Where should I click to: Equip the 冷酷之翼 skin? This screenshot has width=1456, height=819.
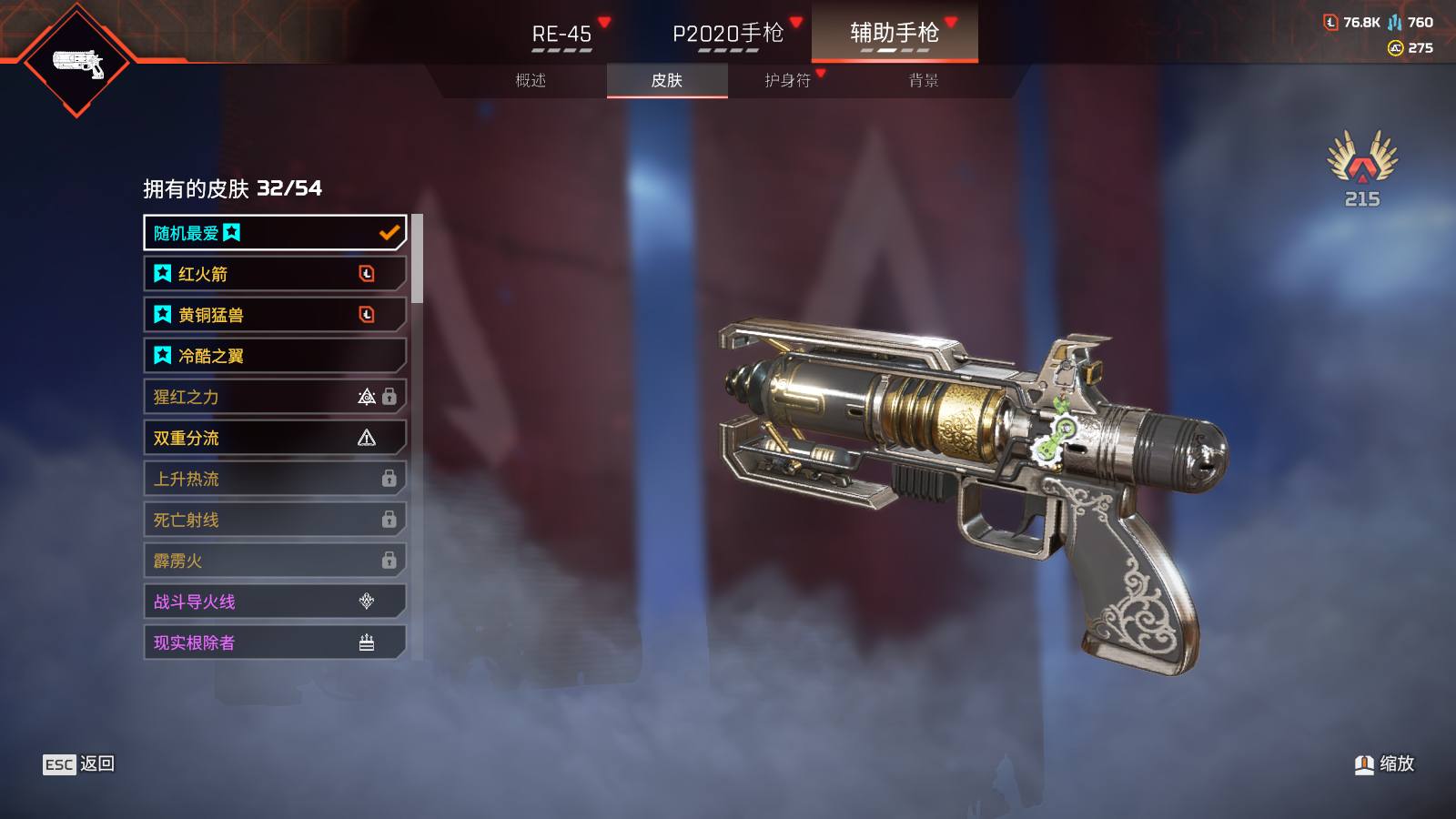pos(274,356)
